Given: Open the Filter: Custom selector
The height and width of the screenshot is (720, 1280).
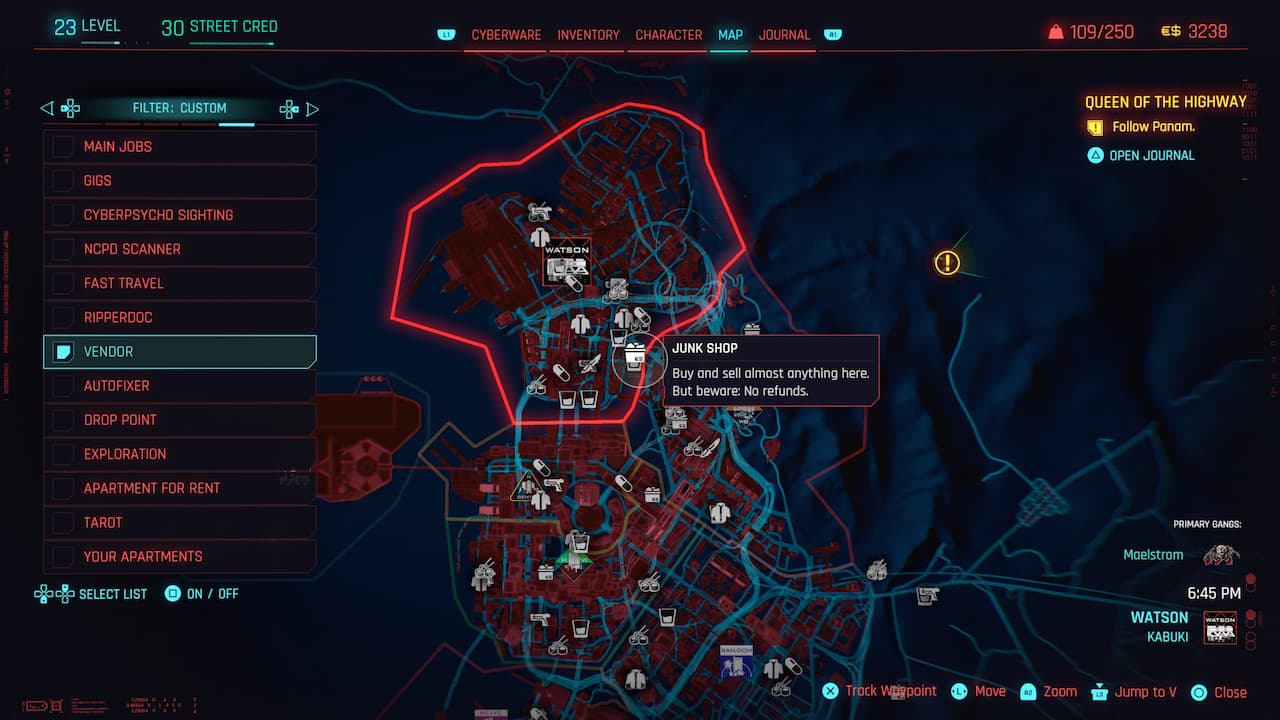Looking at the screenshot, I should [179, 108].
